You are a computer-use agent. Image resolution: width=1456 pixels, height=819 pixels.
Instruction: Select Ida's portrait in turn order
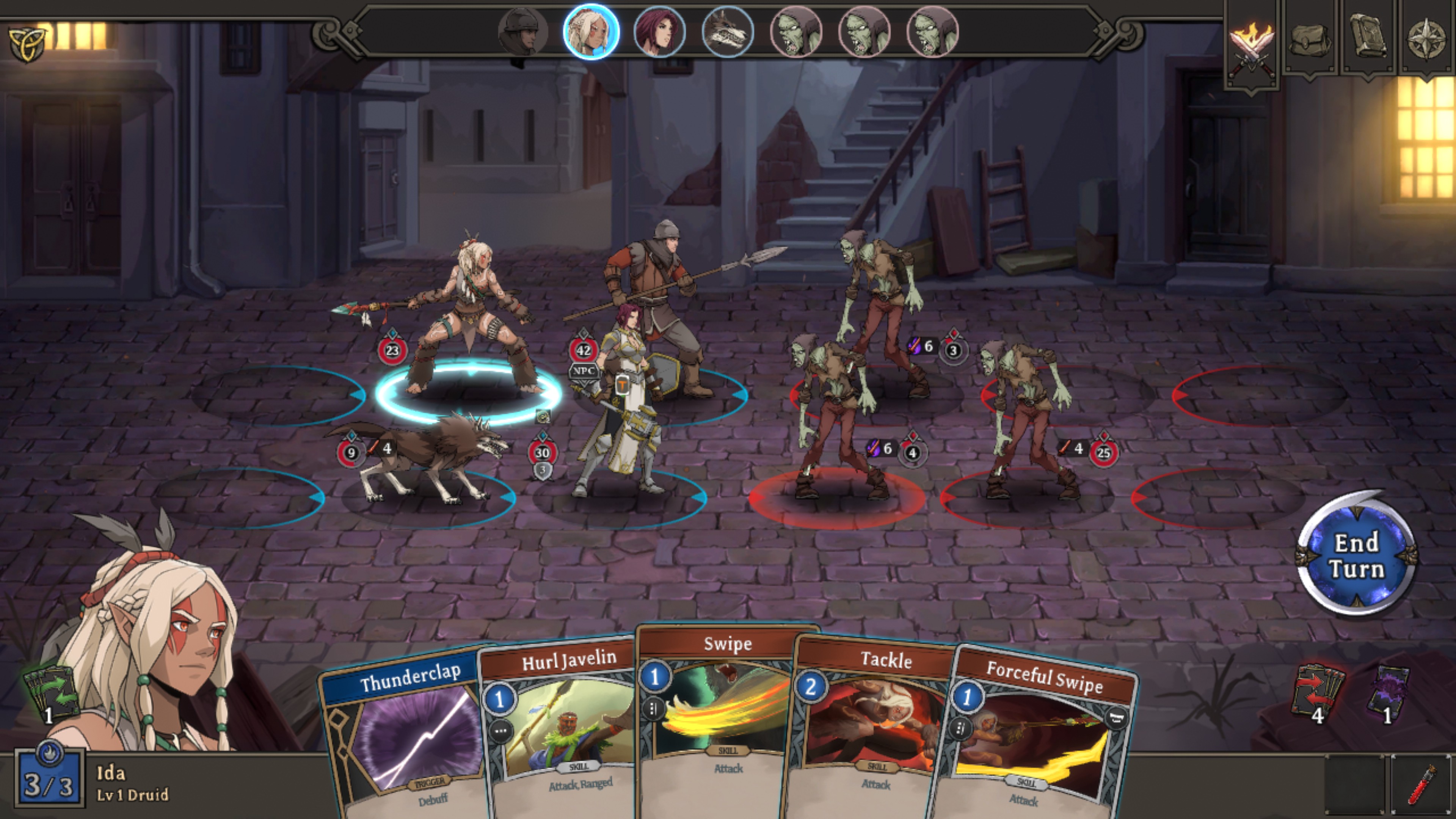[x=591, y=31]
